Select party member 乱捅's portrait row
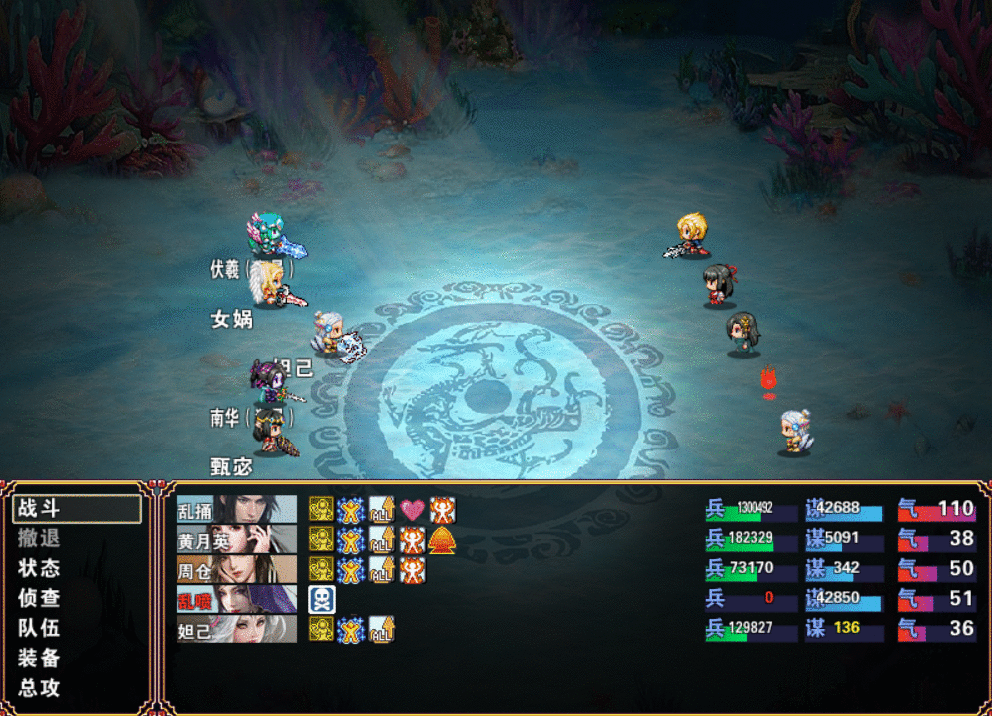The width and height of the screenshot is (992, 716). click(x=237, y=509)
